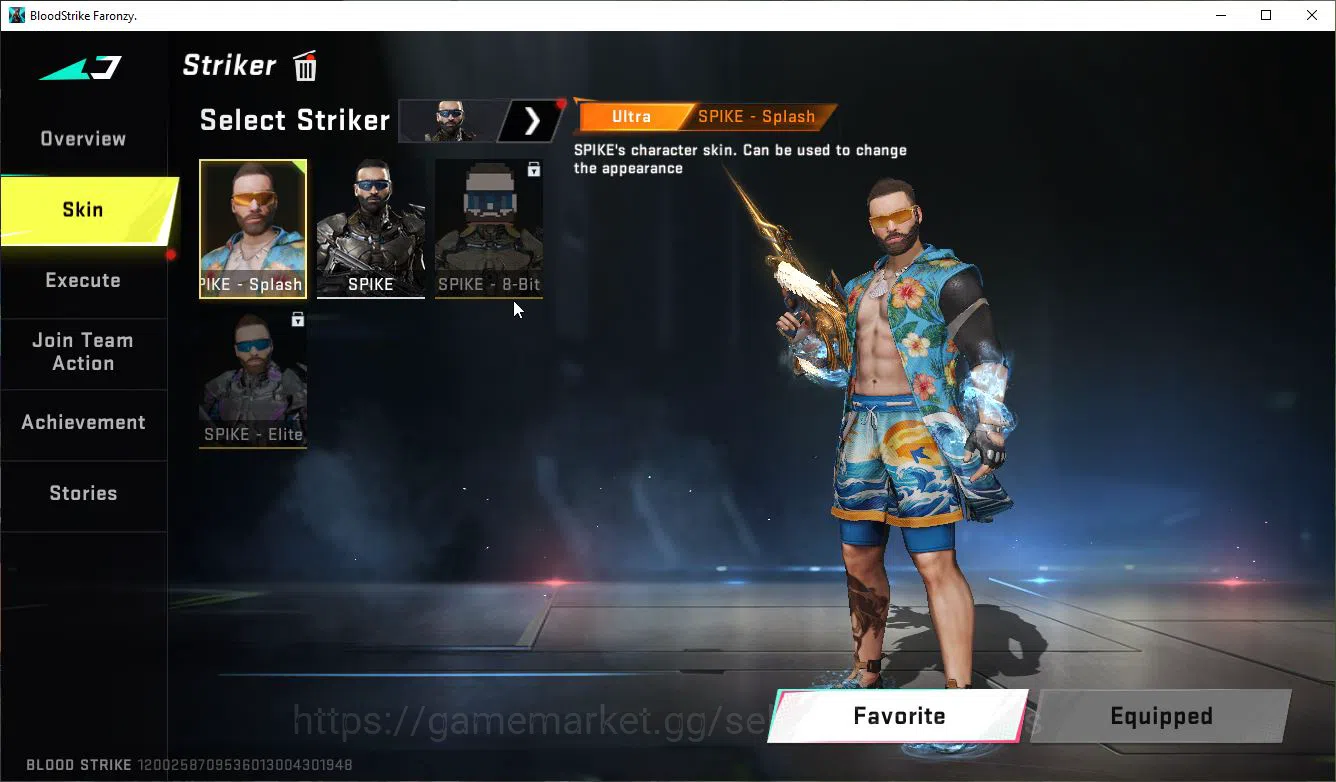Screen dimensions: 1336x782
Task: Click the lock icon on SPIKE - Elite
Action: point(297,319)
